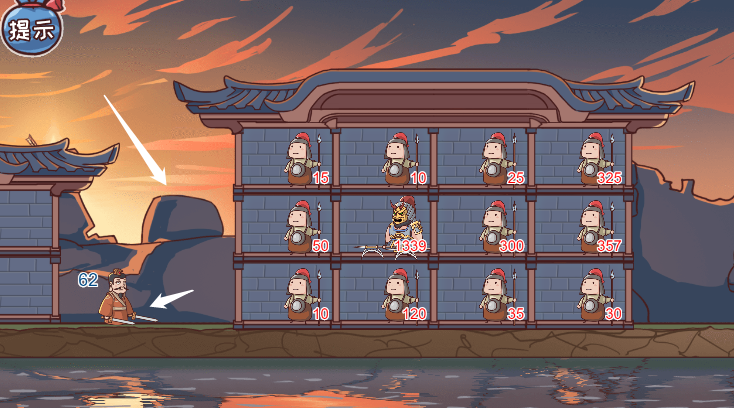Screen dimensions: 734x408
Task: Select the tower room with enemy 35
Action: click(482, 294)
